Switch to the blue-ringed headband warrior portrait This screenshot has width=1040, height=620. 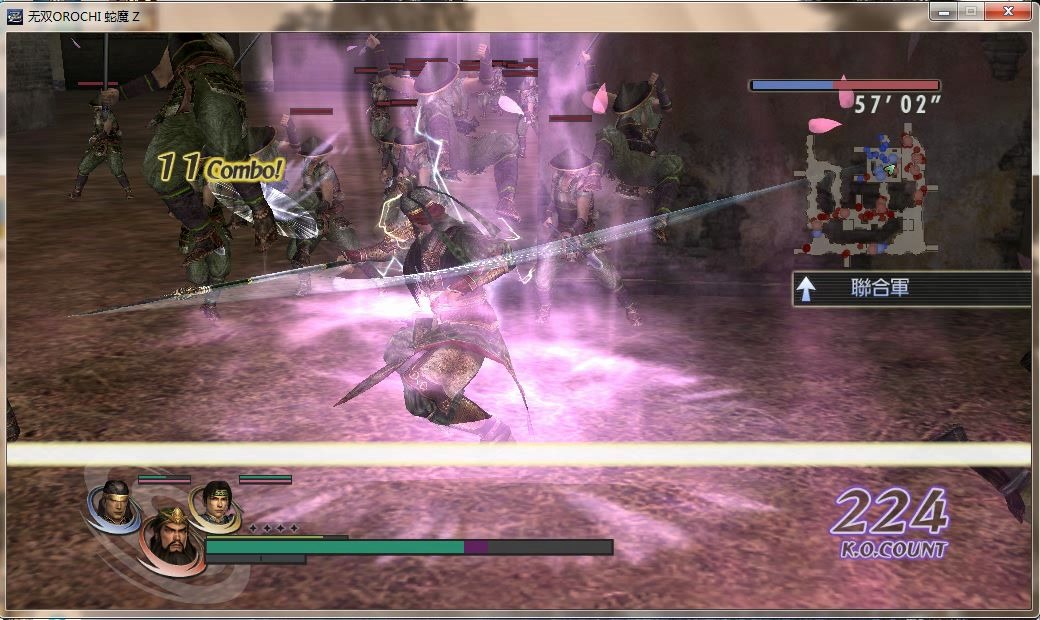point(113,503)
